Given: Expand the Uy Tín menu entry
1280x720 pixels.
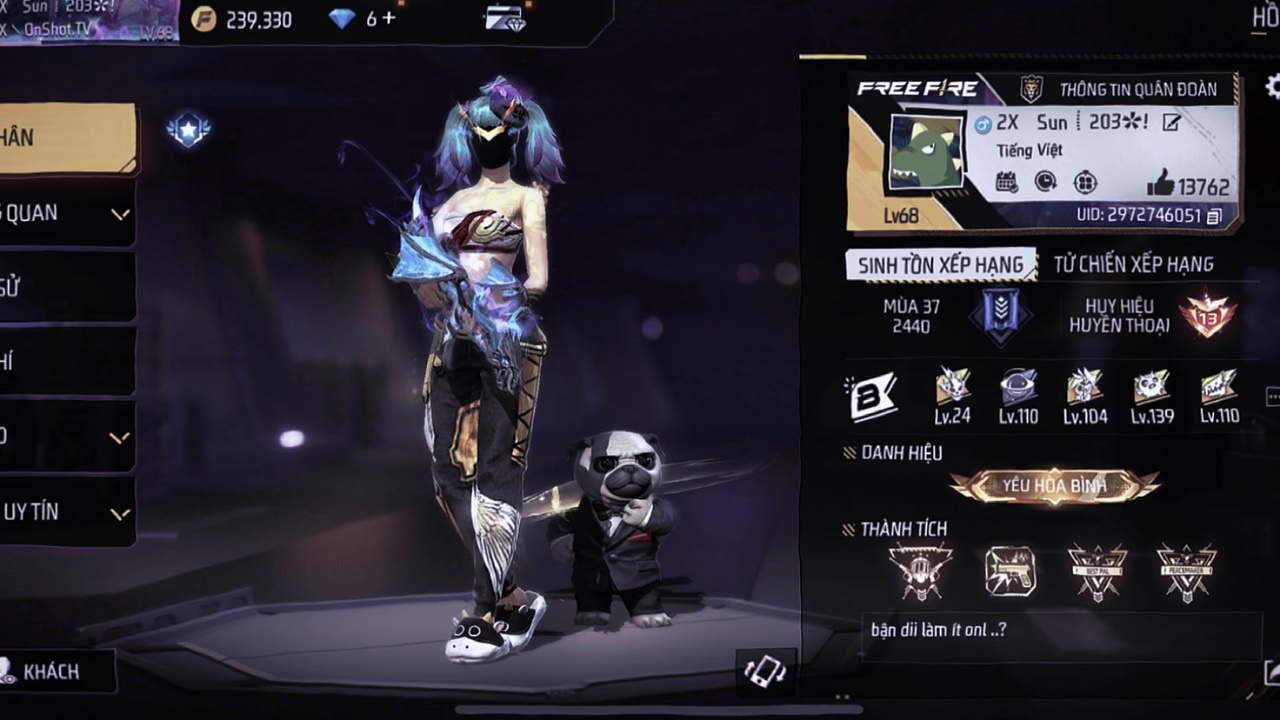Looking at the screenshot, I should tap(66, 512).
